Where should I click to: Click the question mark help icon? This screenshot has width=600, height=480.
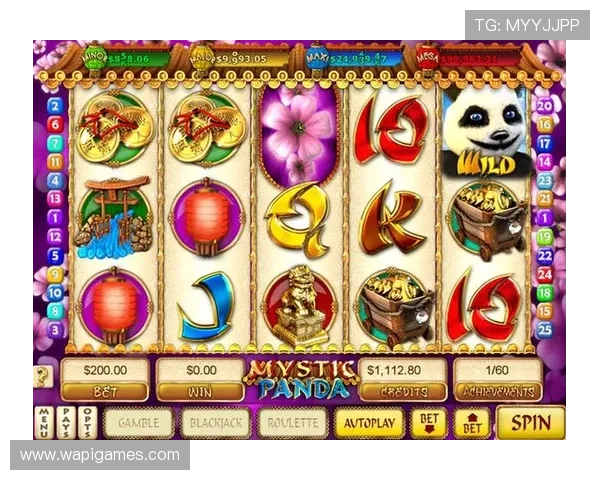[x=42, y=376]
